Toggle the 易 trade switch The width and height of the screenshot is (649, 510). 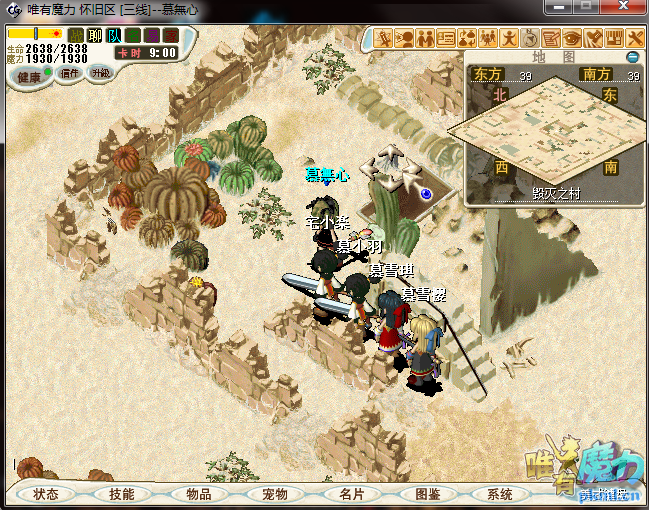[152, 36]
